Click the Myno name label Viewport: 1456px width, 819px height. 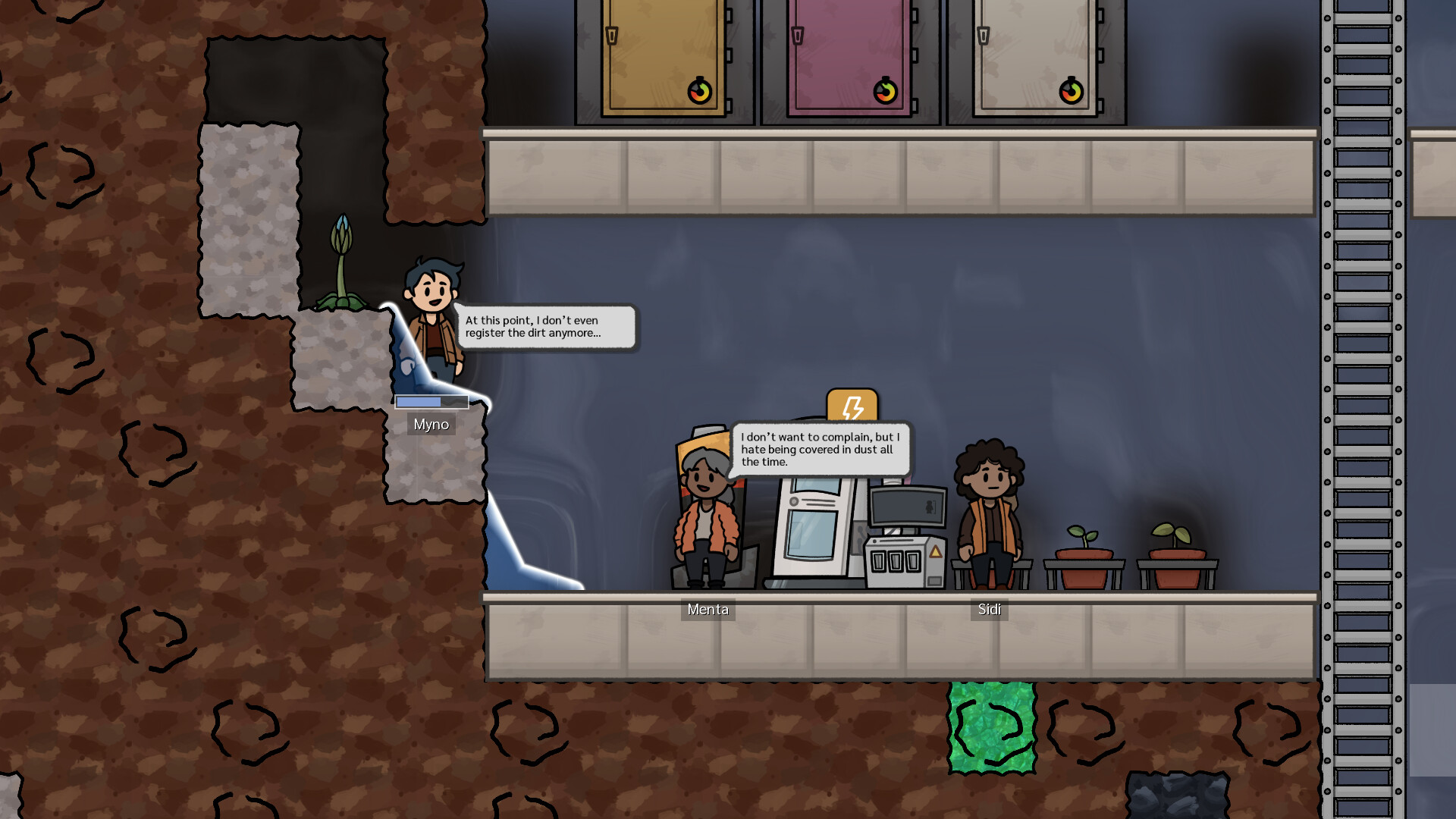click(431, 425)
